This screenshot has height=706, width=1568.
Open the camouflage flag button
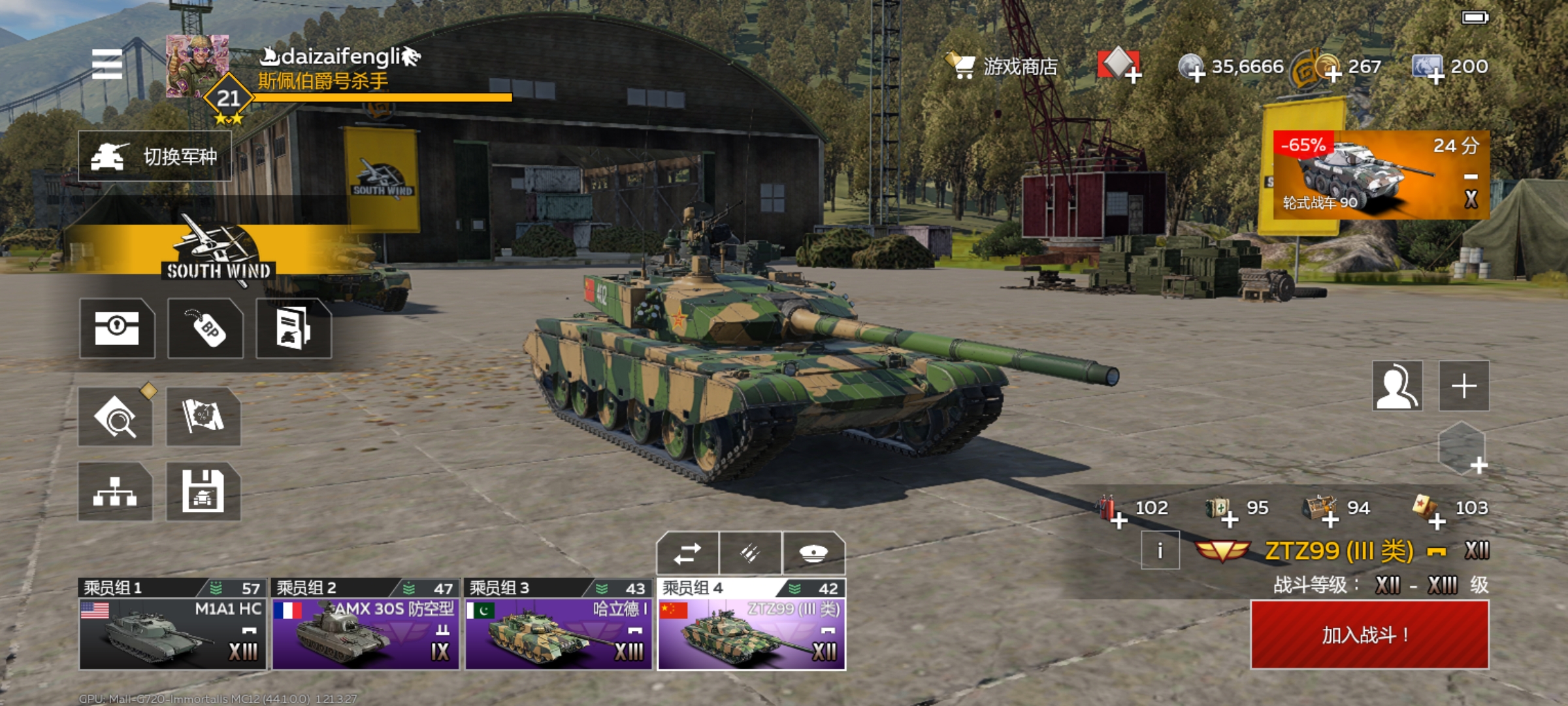click(x=203, y=416)
